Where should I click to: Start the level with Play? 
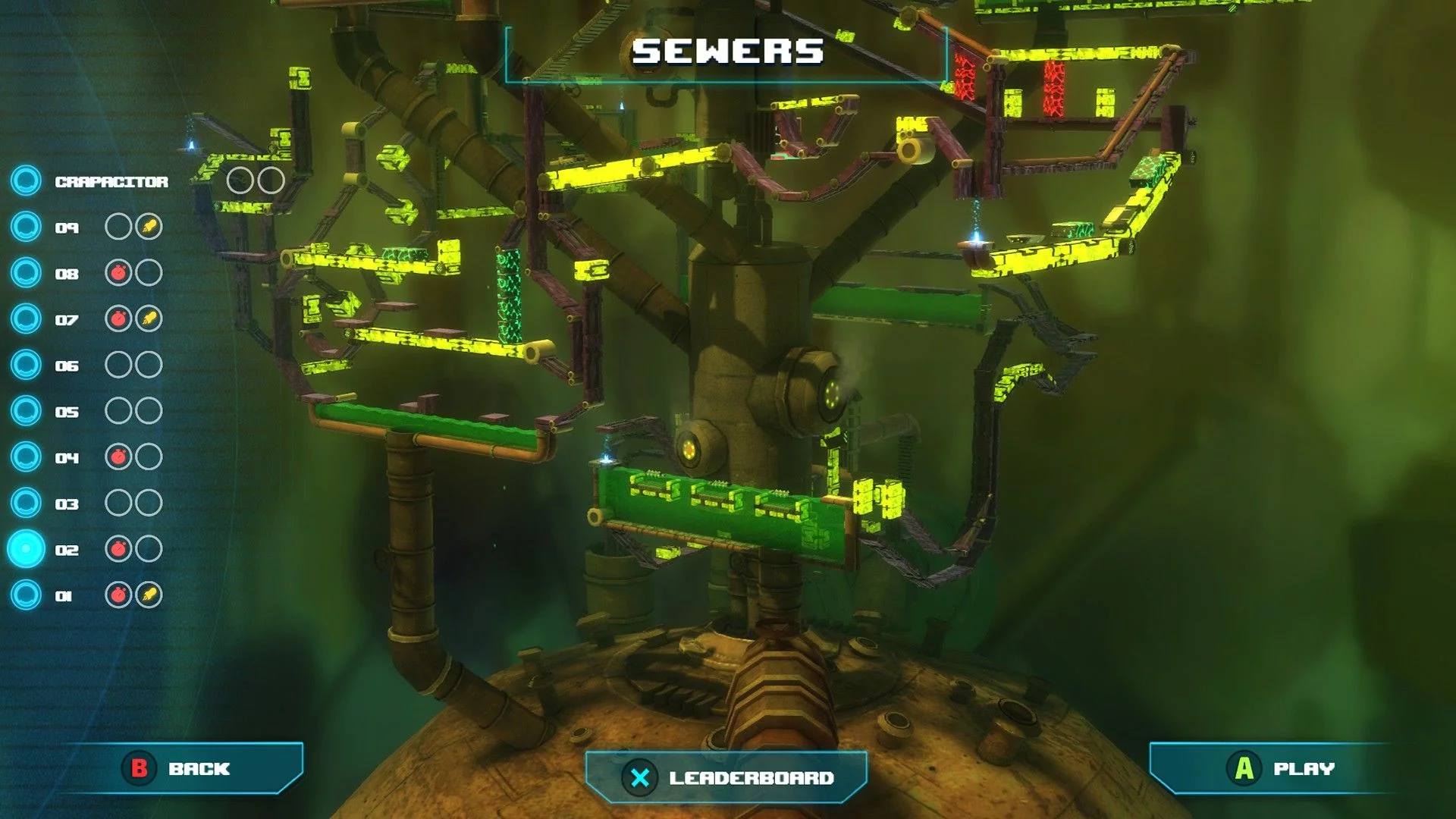click(x=1282, y=769)
